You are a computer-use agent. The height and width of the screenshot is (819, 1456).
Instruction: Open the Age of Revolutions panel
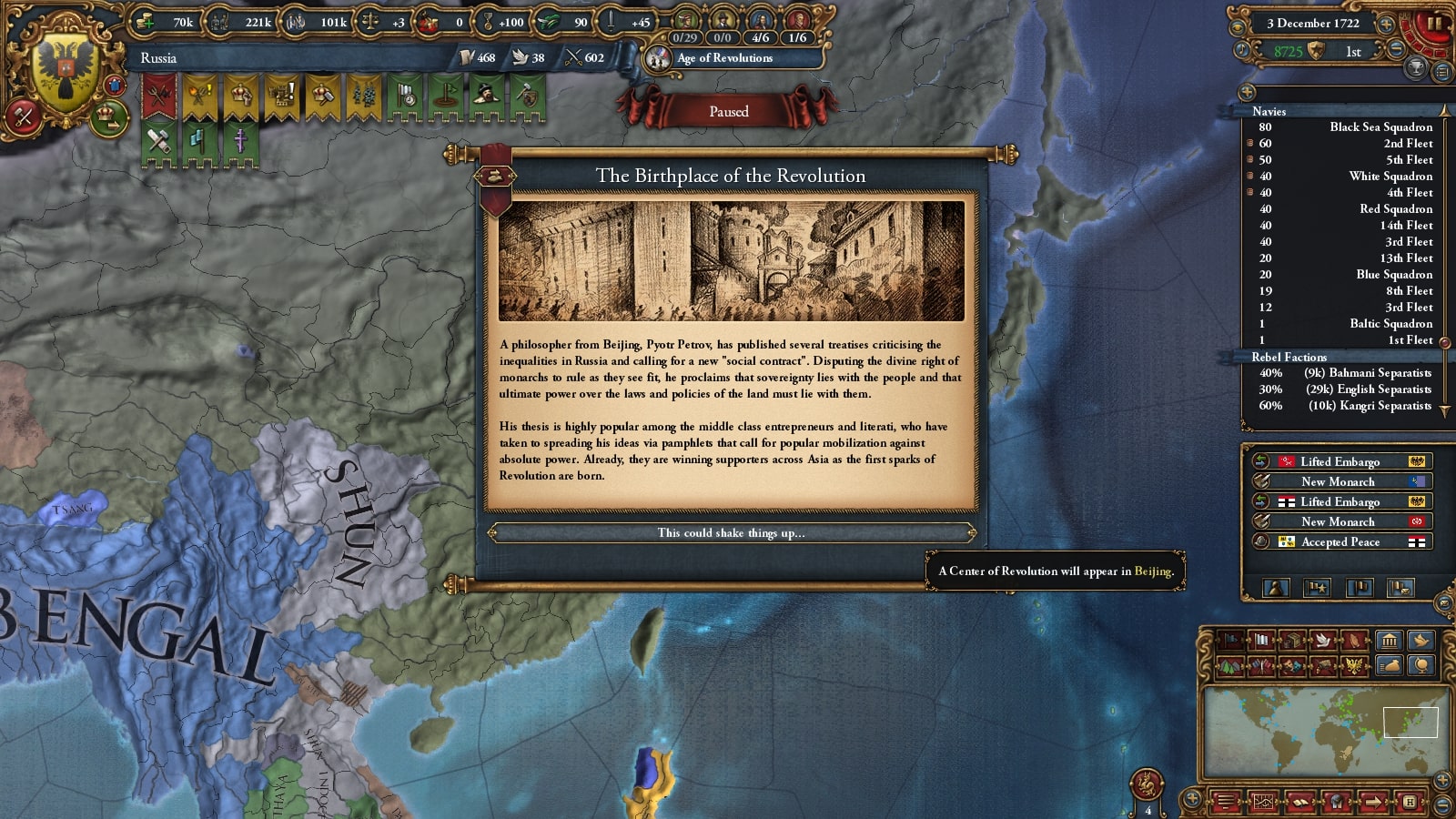click(x=724, y=58)
